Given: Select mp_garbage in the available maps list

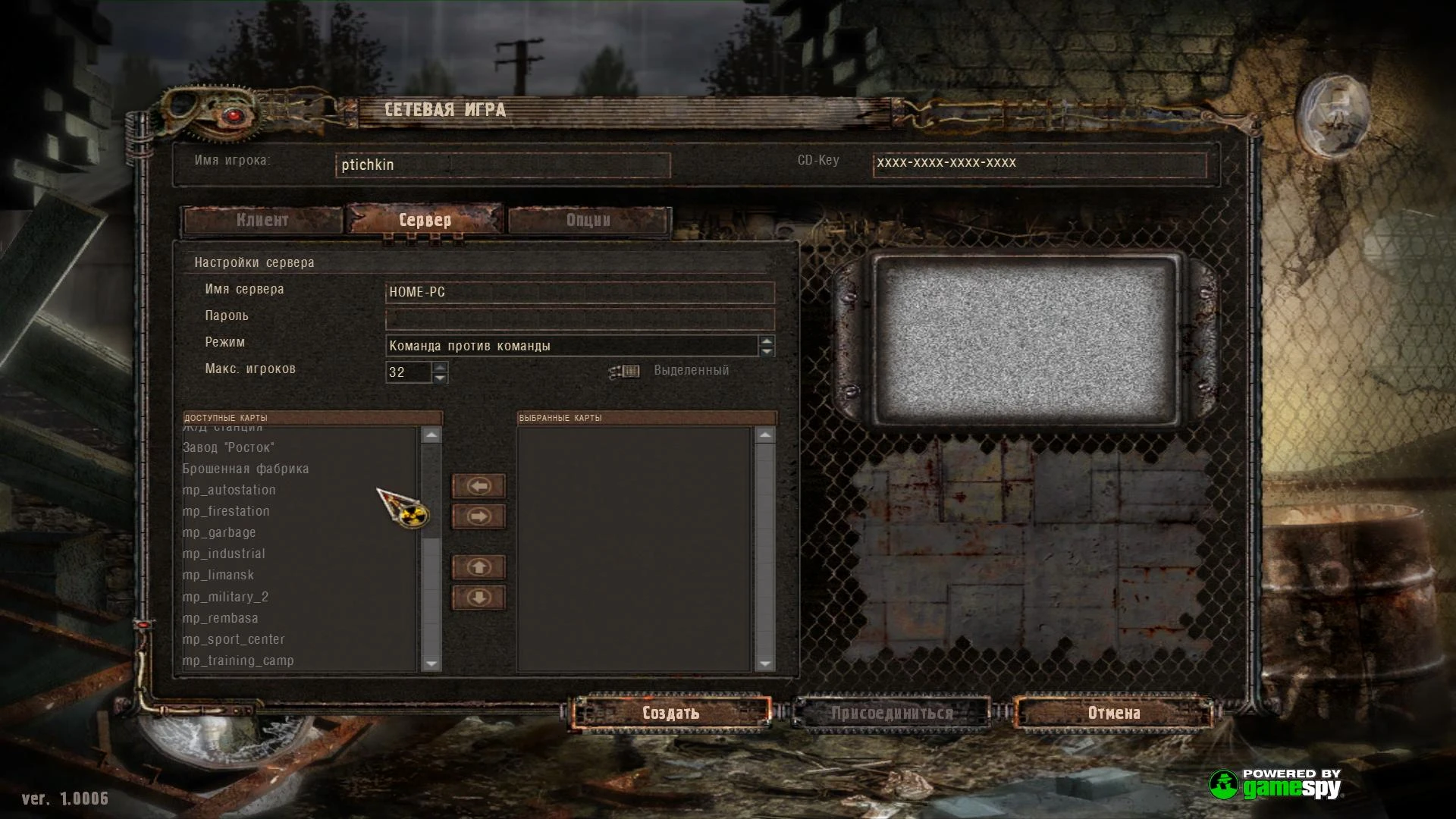Looking at the screenshot, I should 218,532.
